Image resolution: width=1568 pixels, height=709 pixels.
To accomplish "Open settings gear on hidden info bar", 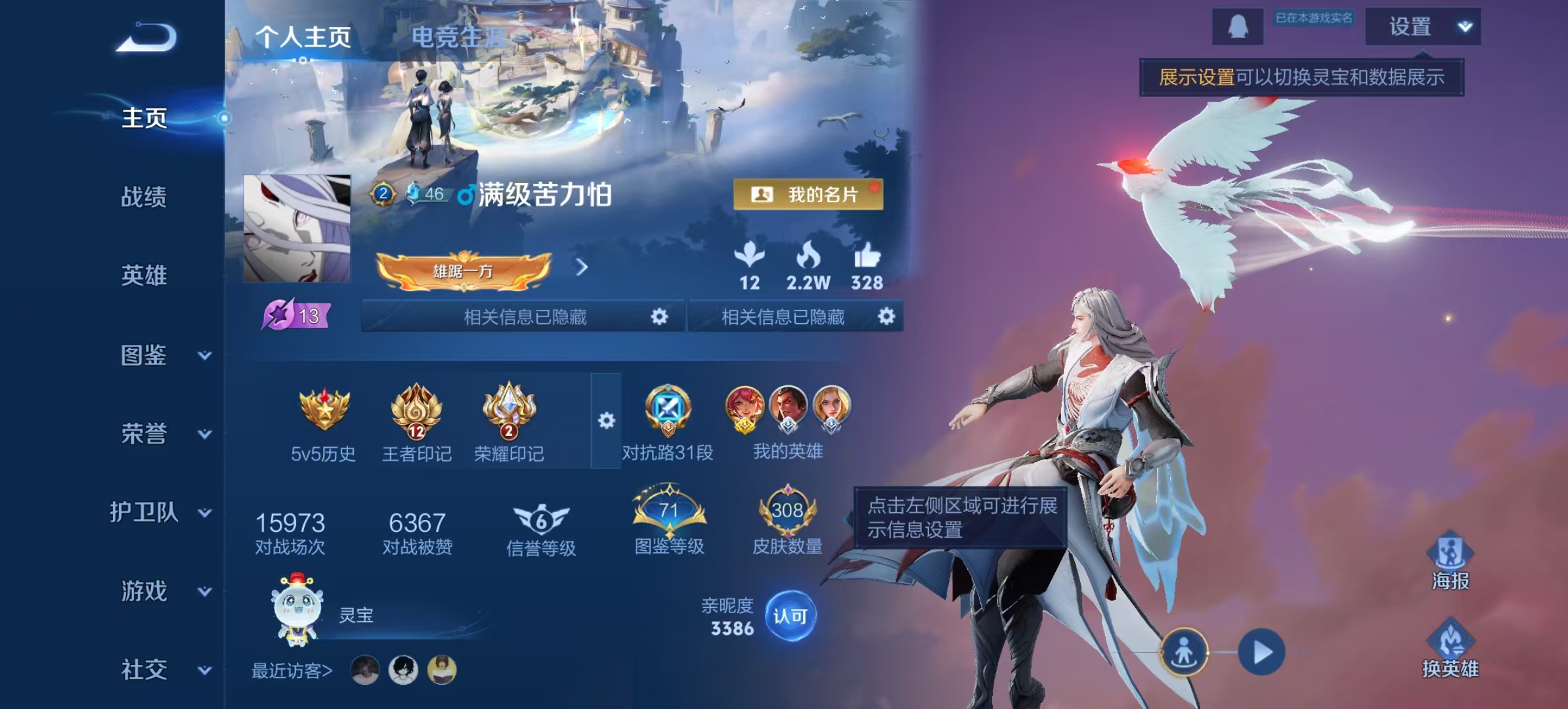I will (x=658, y=316).
